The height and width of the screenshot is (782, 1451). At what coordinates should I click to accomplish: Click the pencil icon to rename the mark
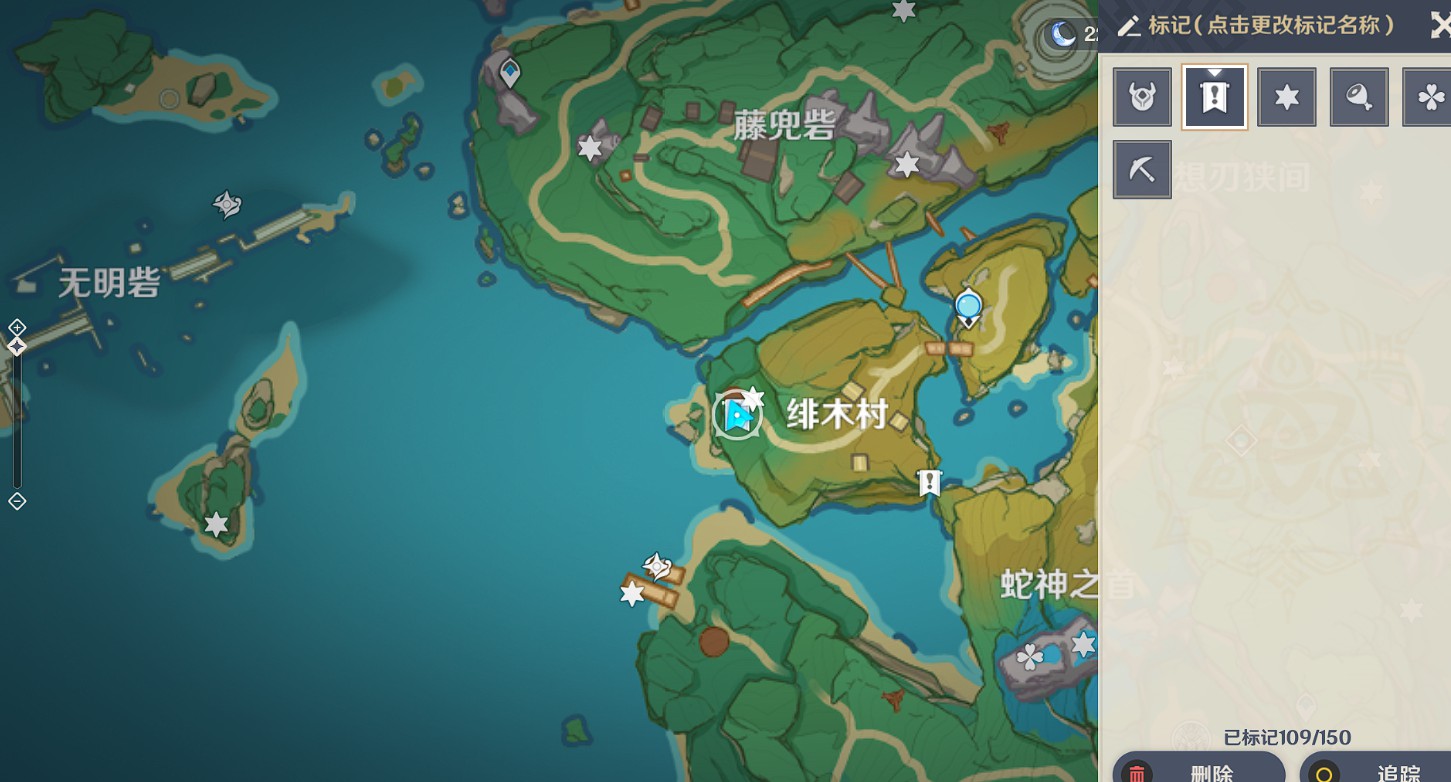tap(1130, 27)
